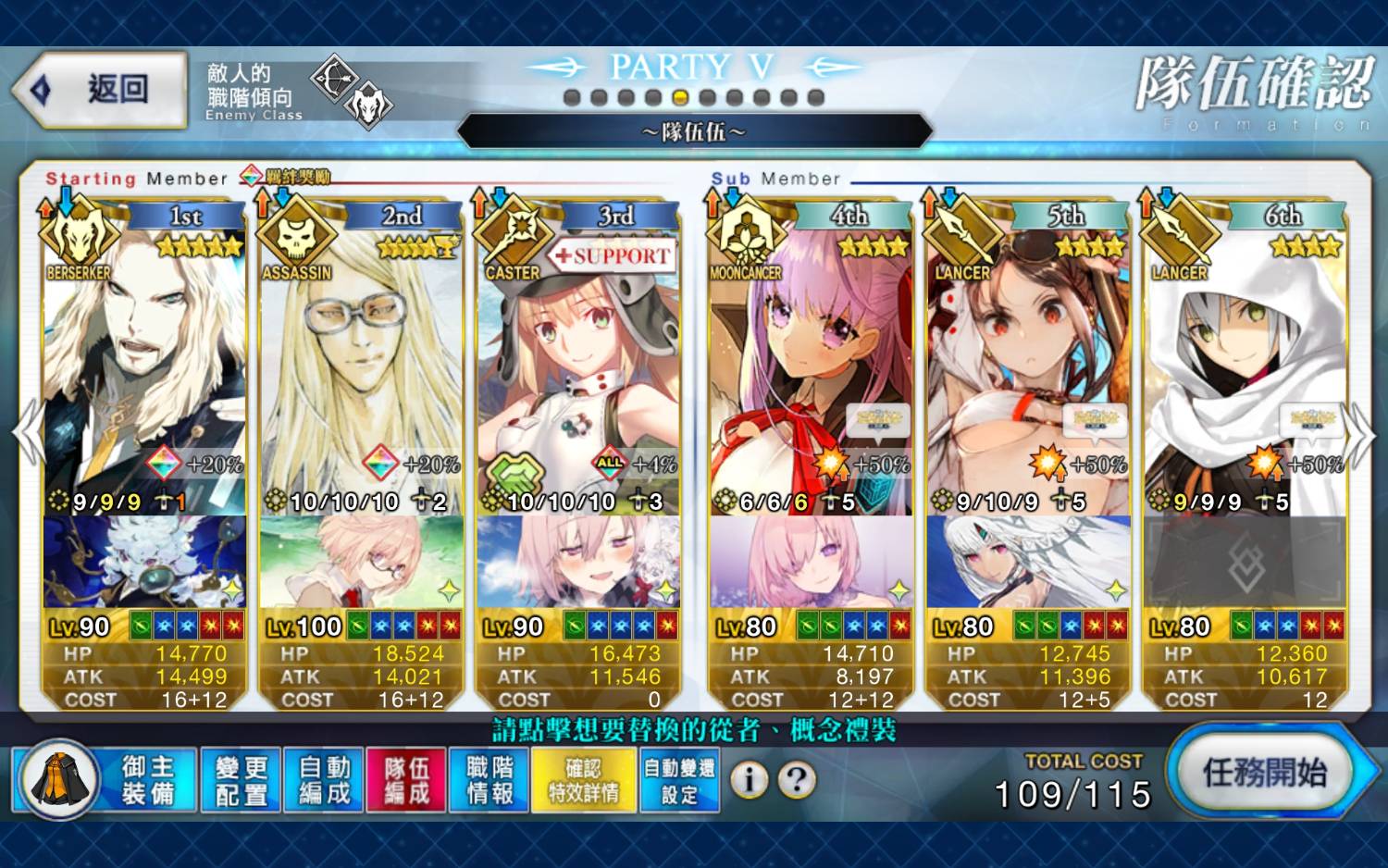This screenshot has height=868, width=1388.
Task: Choose the empty craft essence slot of 6th member
Action: pyautogui.click(x=1245, y=562)
